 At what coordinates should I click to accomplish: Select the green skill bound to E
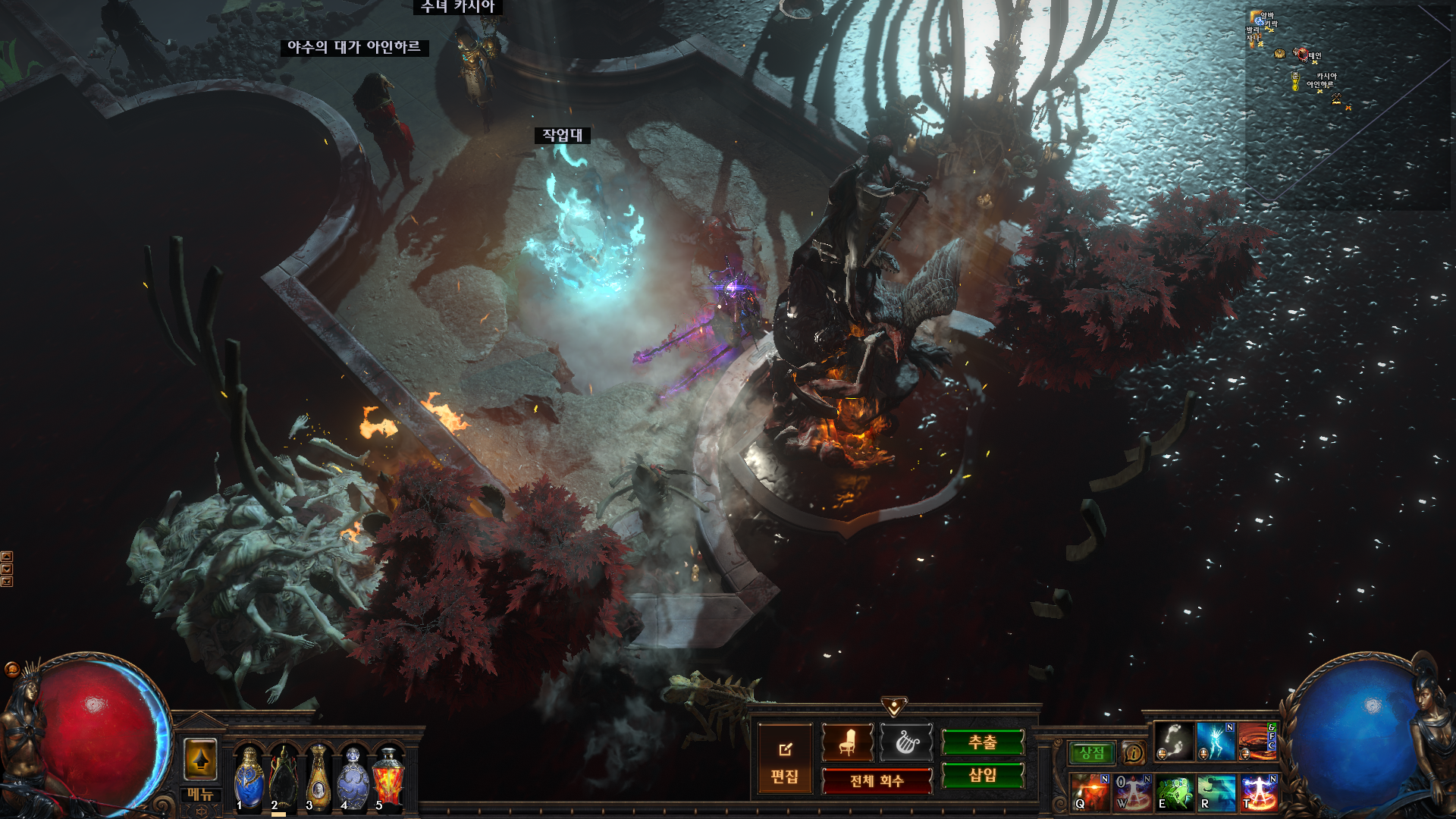tap(1175, 792)
